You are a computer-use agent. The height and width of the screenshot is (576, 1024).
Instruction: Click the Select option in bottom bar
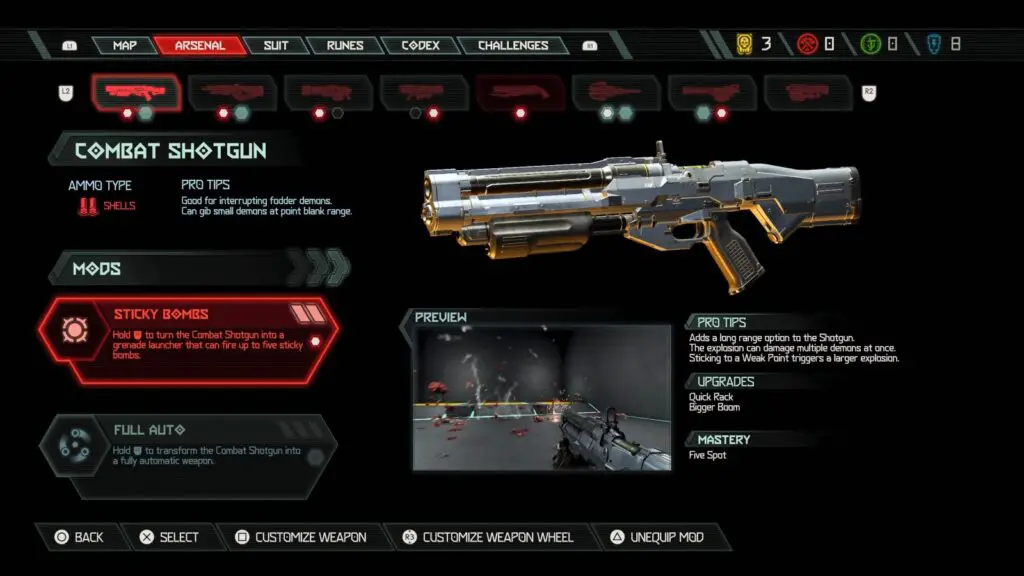pyautogui.click(x=169, y=537)
